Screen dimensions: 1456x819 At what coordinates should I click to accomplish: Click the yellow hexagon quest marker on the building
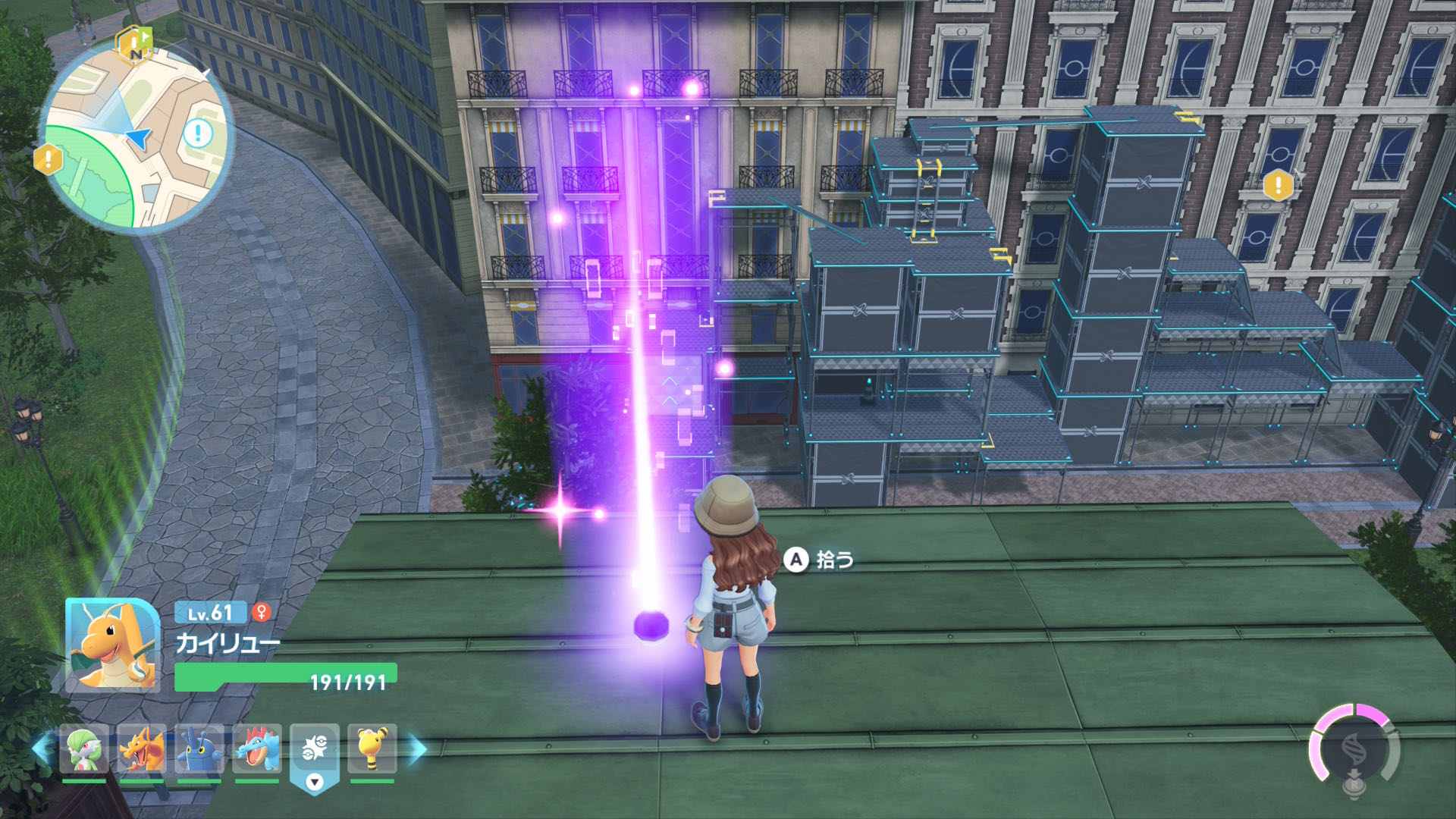tap(1278, 185)
